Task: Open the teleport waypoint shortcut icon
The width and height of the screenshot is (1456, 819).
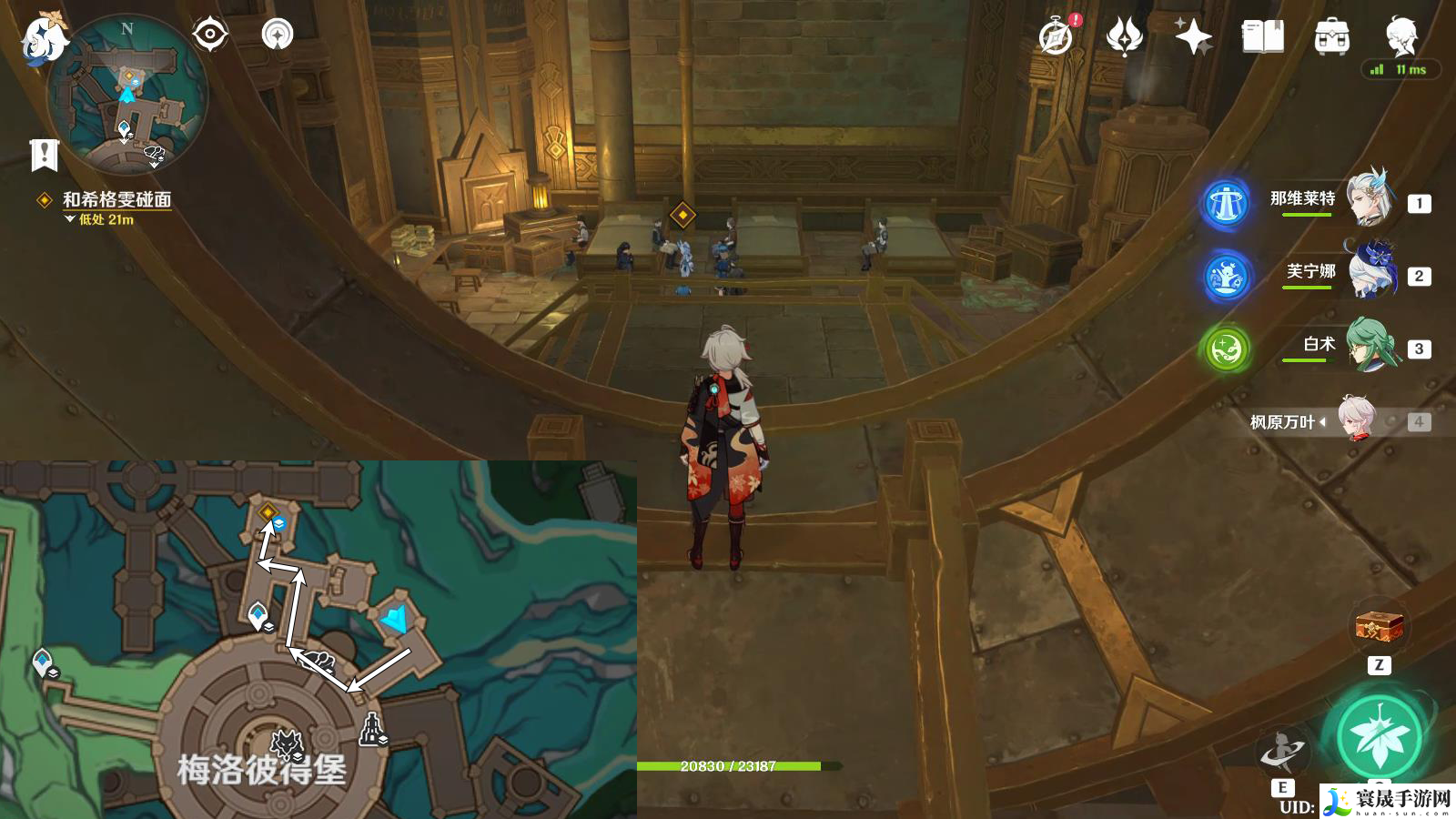Action: 278,35
